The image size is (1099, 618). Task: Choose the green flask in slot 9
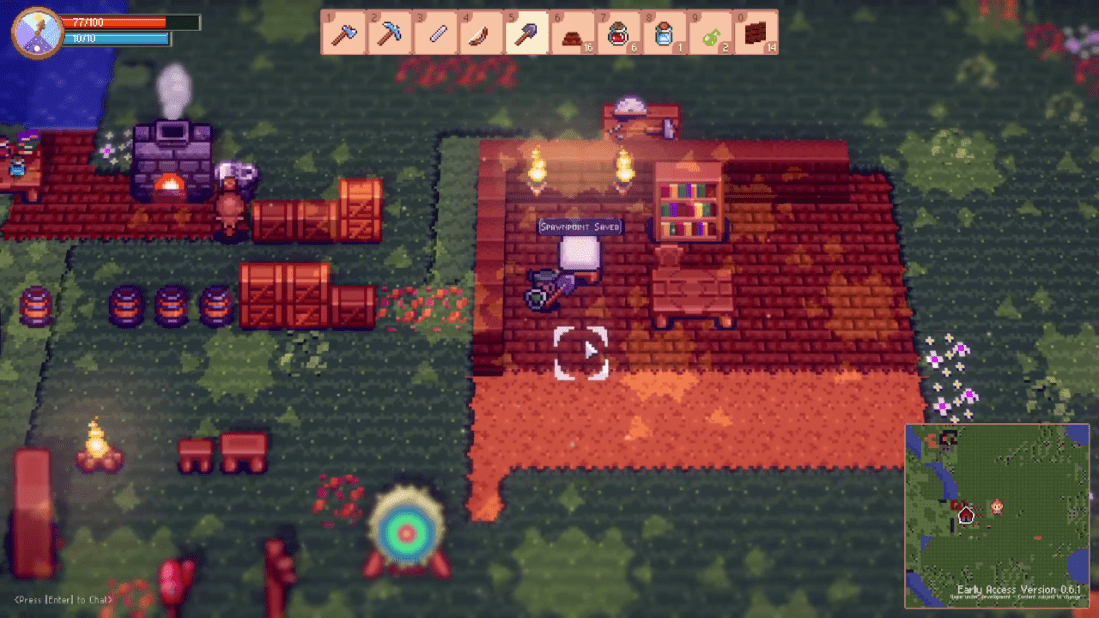(710, 33)
